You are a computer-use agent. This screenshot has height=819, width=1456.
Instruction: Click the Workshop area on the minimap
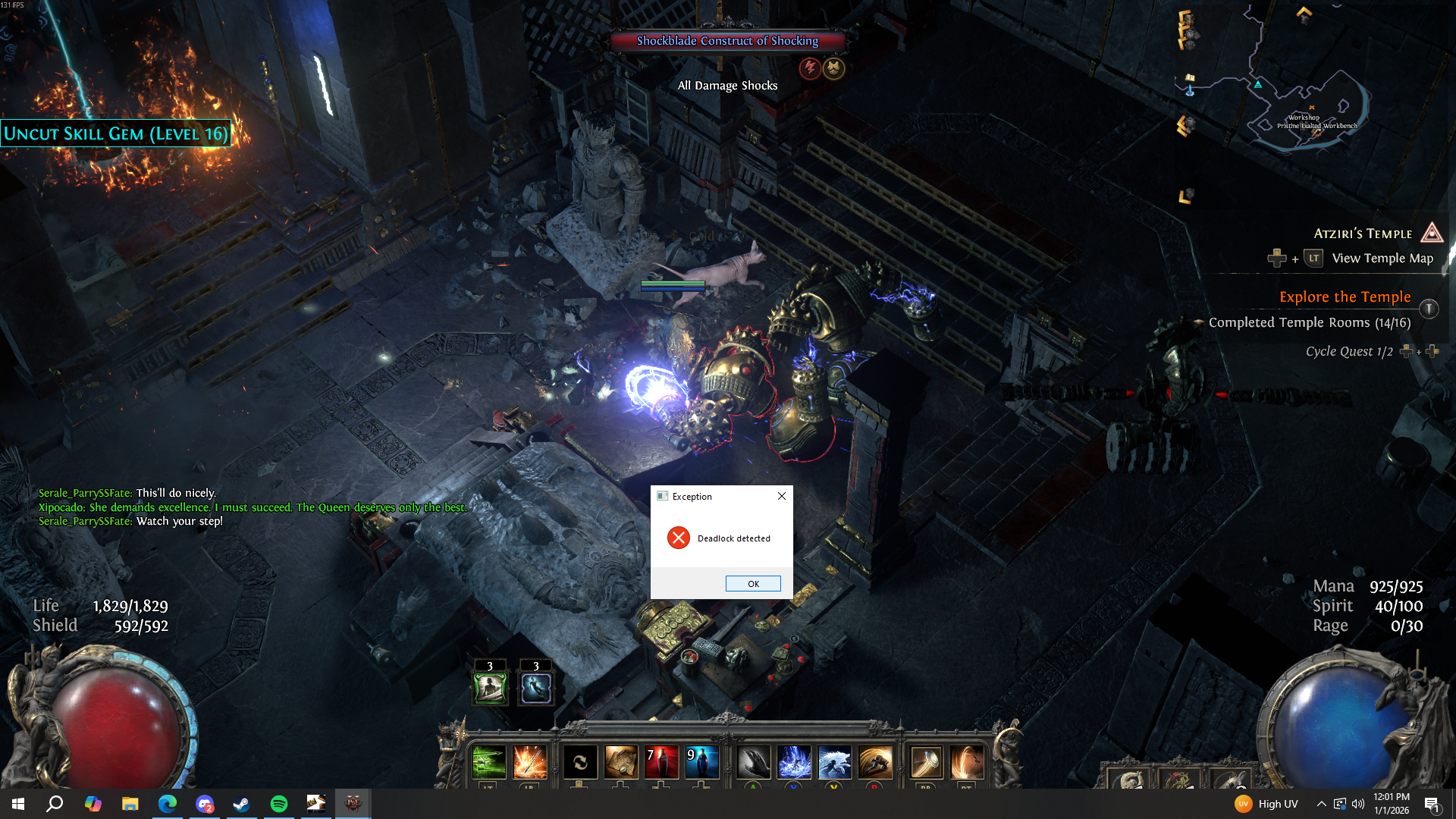point(1304,118)
